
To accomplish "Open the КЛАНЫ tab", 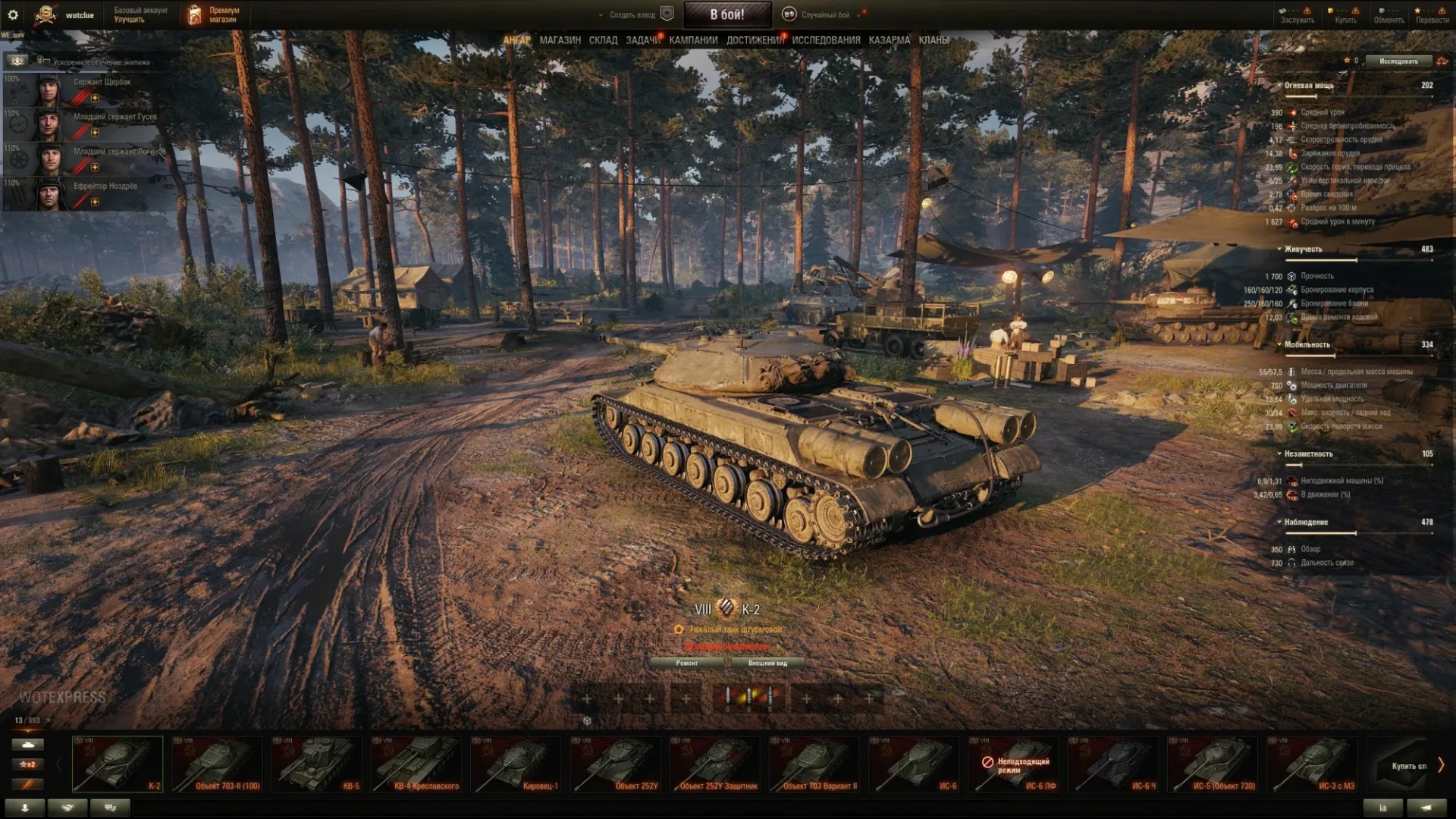I will pos(934,40).
